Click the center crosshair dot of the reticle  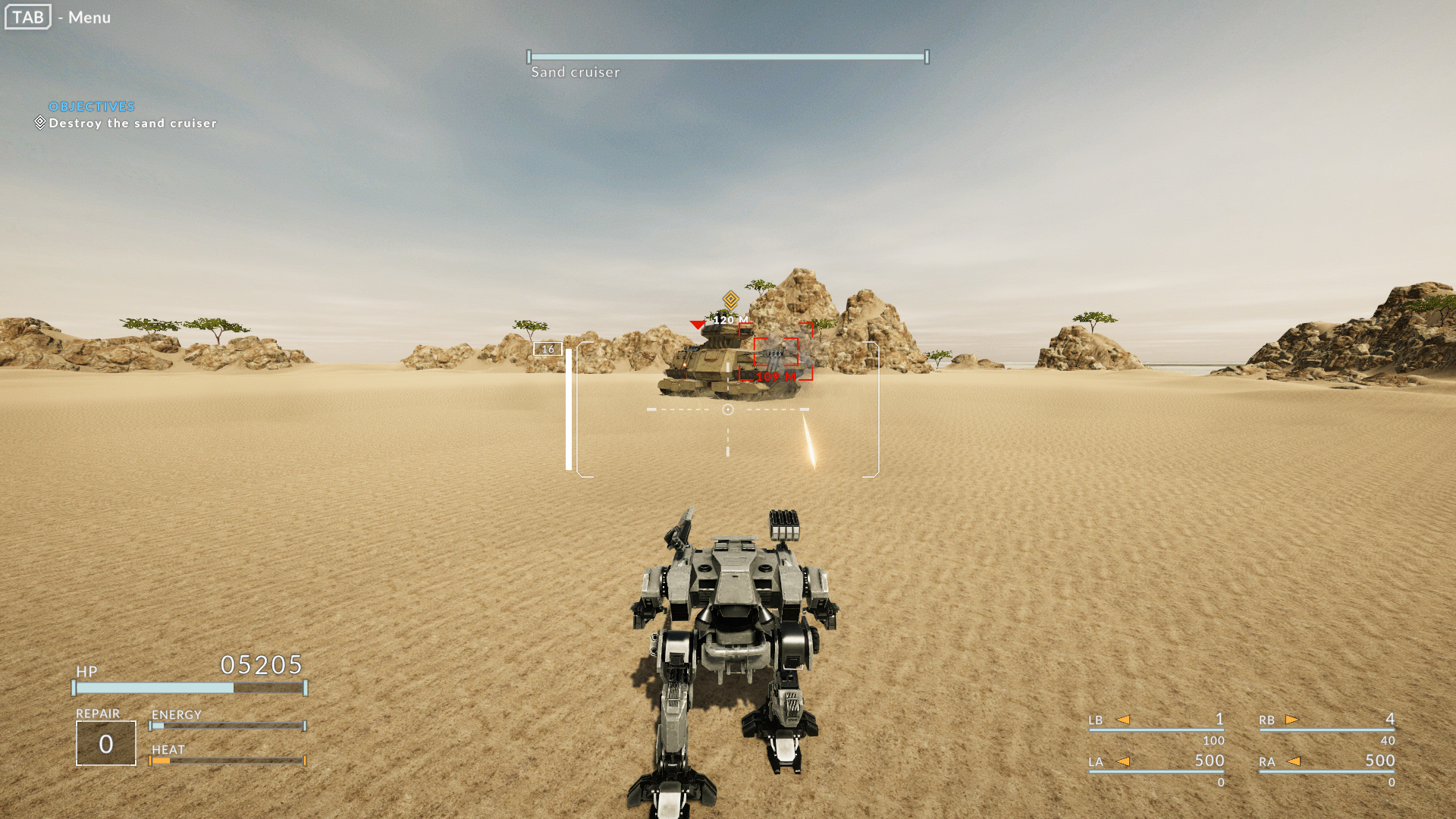tap(729, 408)
